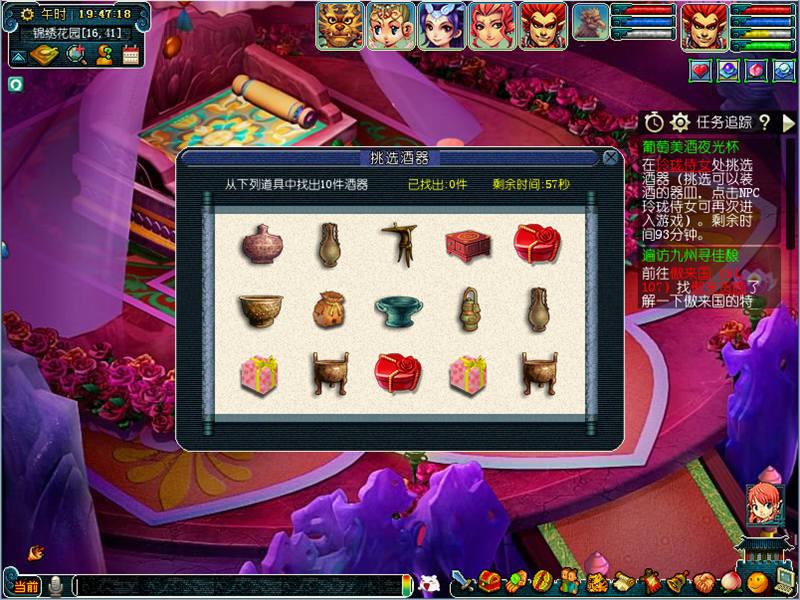Image resolution: width=800 pixels, height=600 pixels.
Task: Open the smiley face emoticon button
Action: (758, 581)
